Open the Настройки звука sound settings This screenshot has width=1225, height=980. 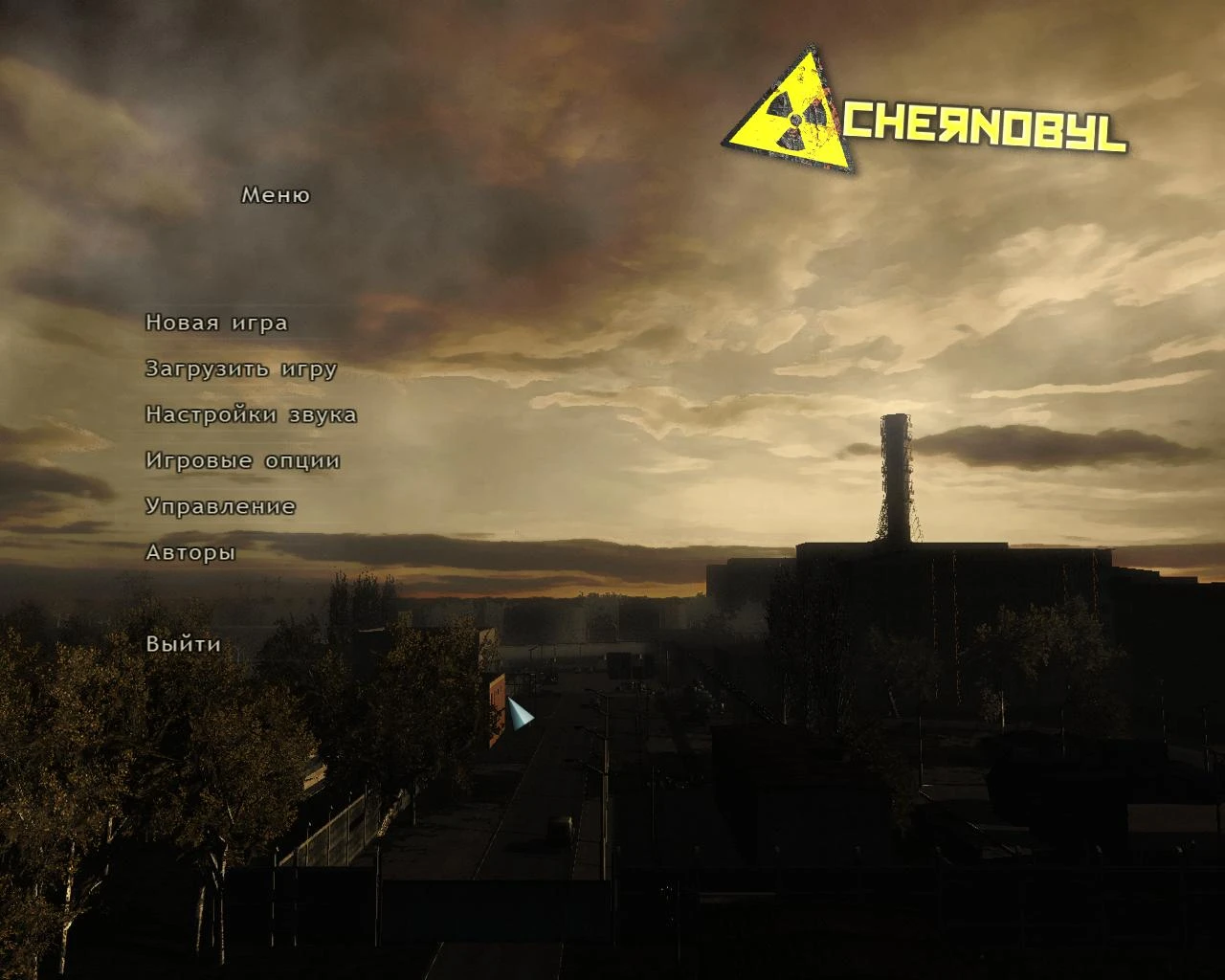coord(251,414)
